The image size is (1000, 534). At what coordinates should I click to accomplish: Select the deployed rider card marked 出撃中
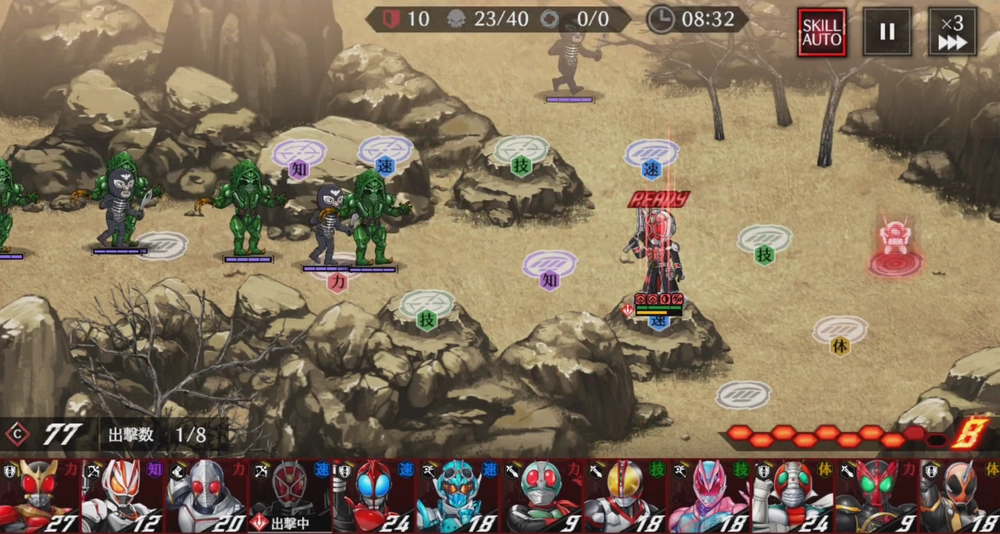click(290, 496)
